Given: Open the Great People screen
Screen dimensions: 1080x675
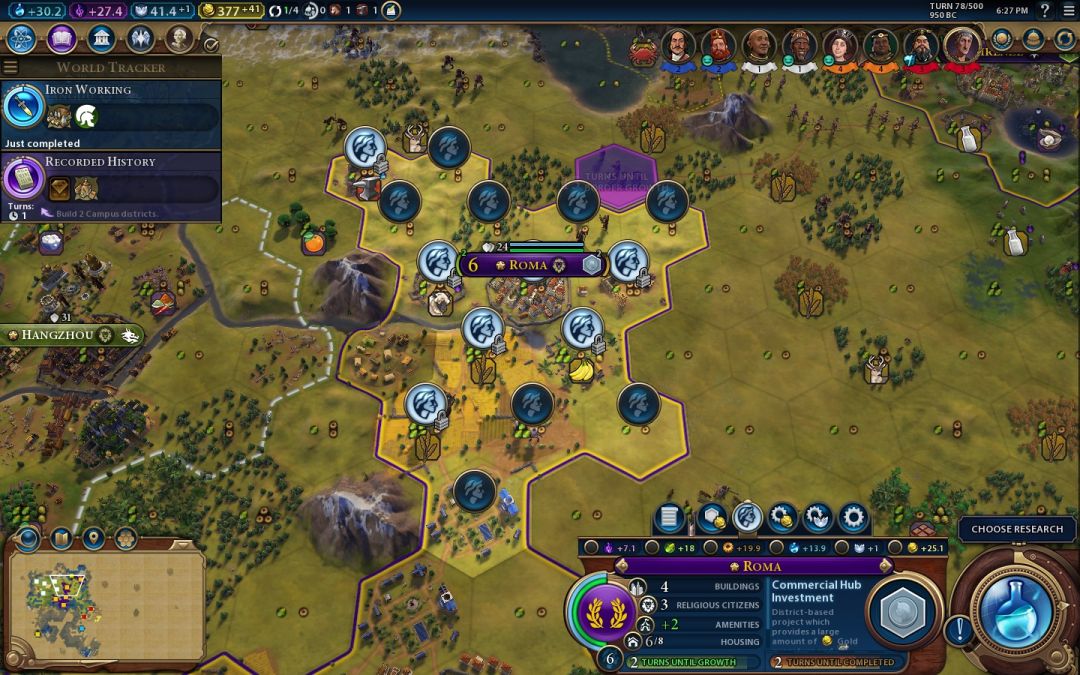Looking at the screenshot, I should coord(179,39).
